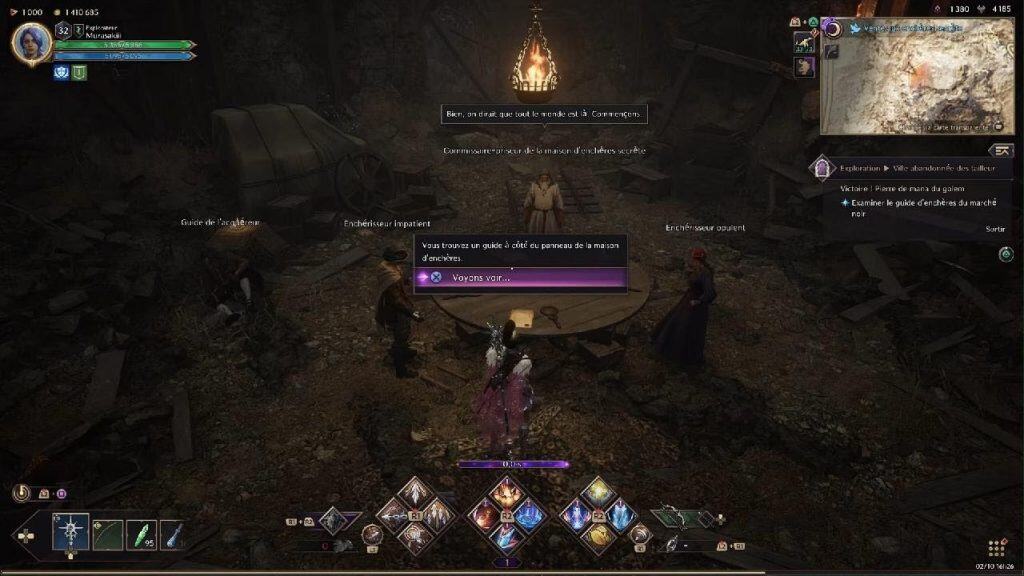1024x576 pixels.
Task: Choose the "Voyons voir..." dialogue option
Action: point(520,277)
